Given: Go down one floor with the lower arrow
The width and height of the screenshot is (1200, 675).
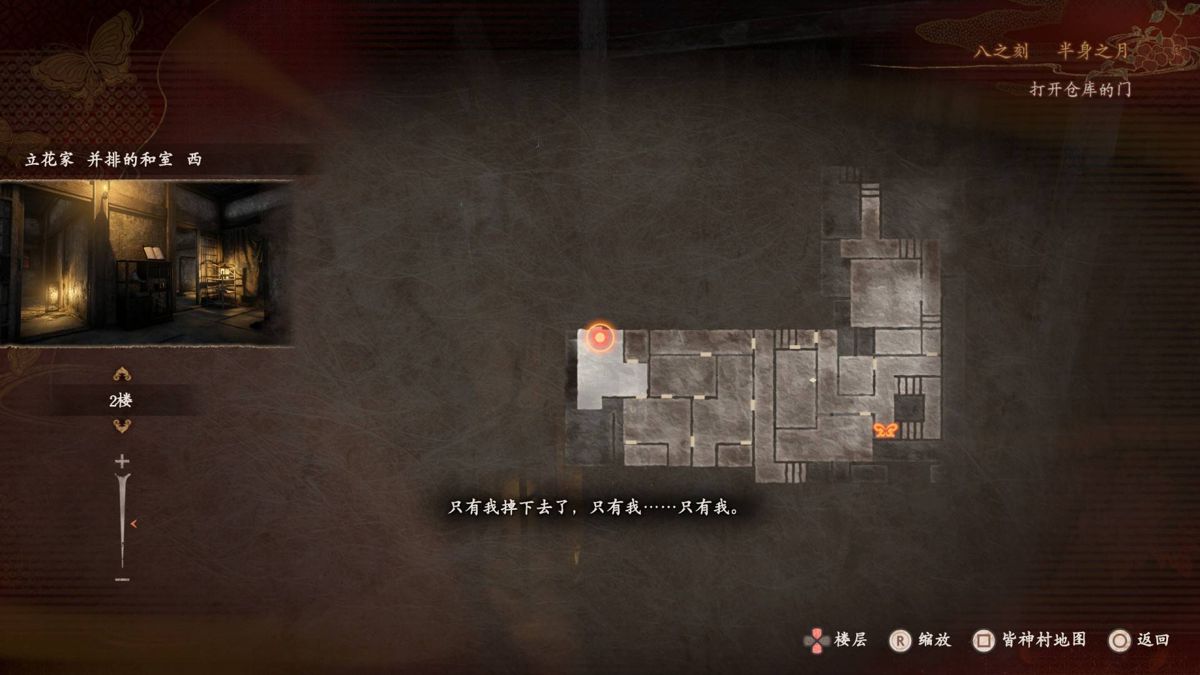Looking at the screenshot, I should pos(122,426).
